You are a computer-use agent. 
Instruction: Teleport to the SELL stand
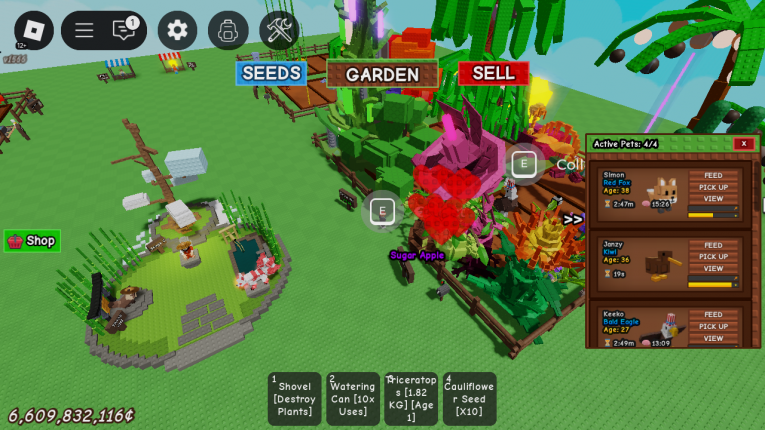pos(493,73)
